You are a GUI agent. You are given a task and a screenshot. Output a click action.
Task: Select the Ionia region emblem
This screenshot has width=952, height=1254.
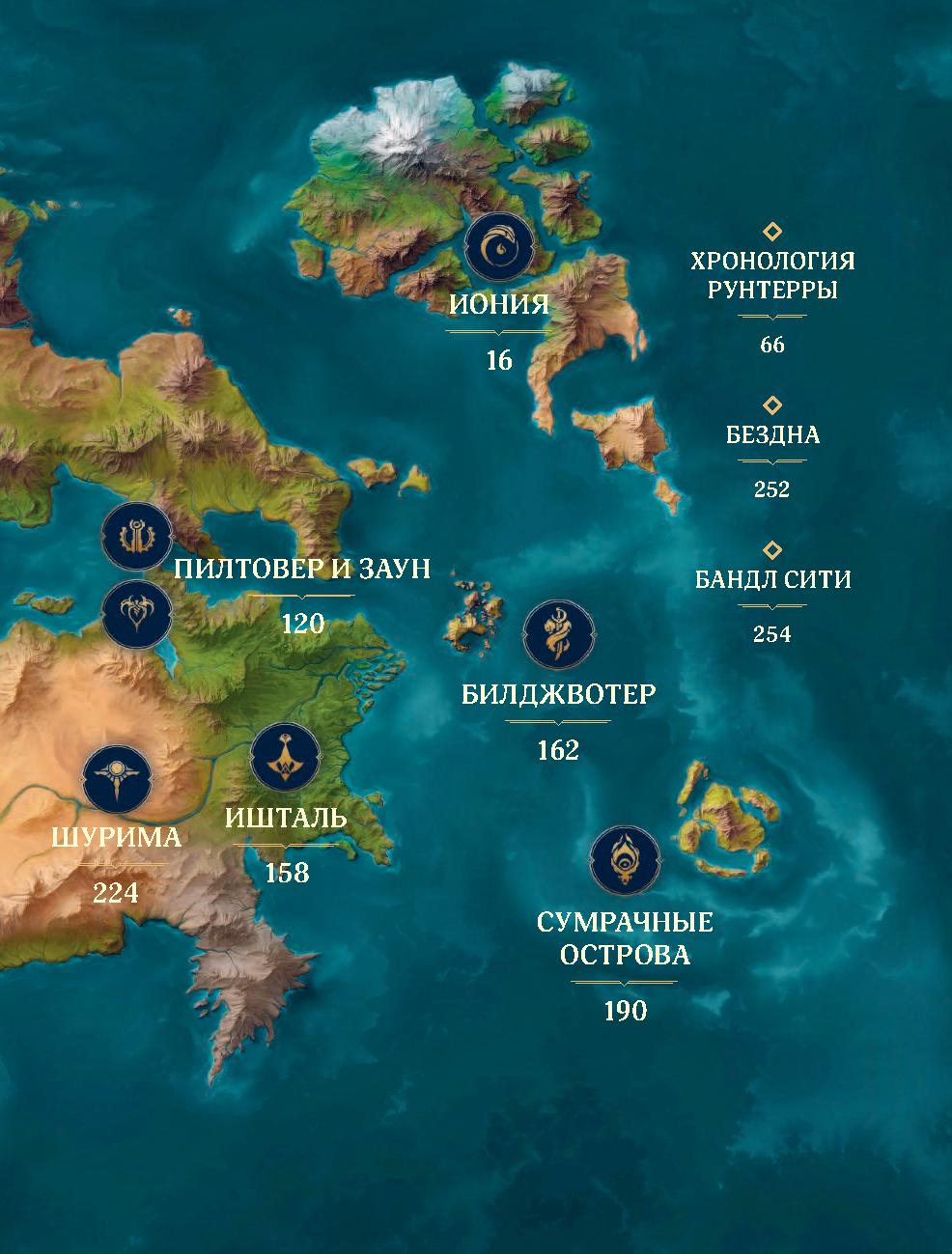499,247
